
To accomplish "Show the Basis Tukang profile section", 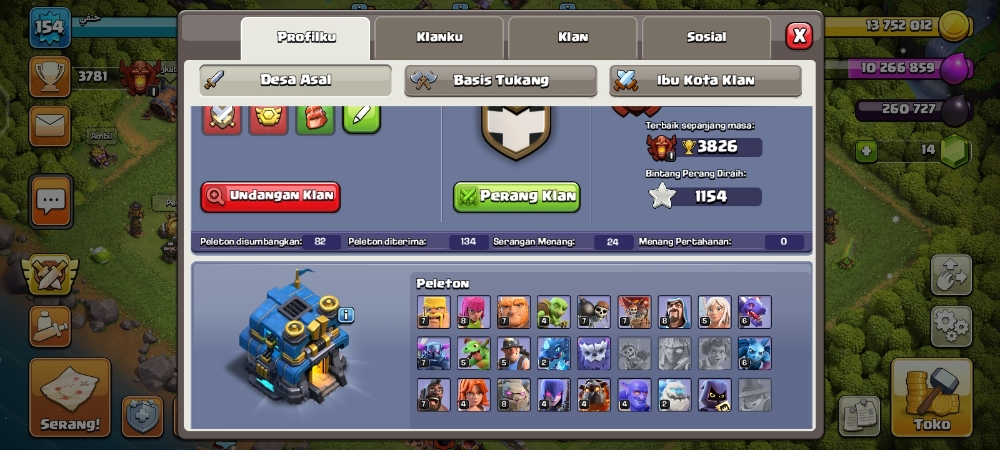I will [500, 80].
